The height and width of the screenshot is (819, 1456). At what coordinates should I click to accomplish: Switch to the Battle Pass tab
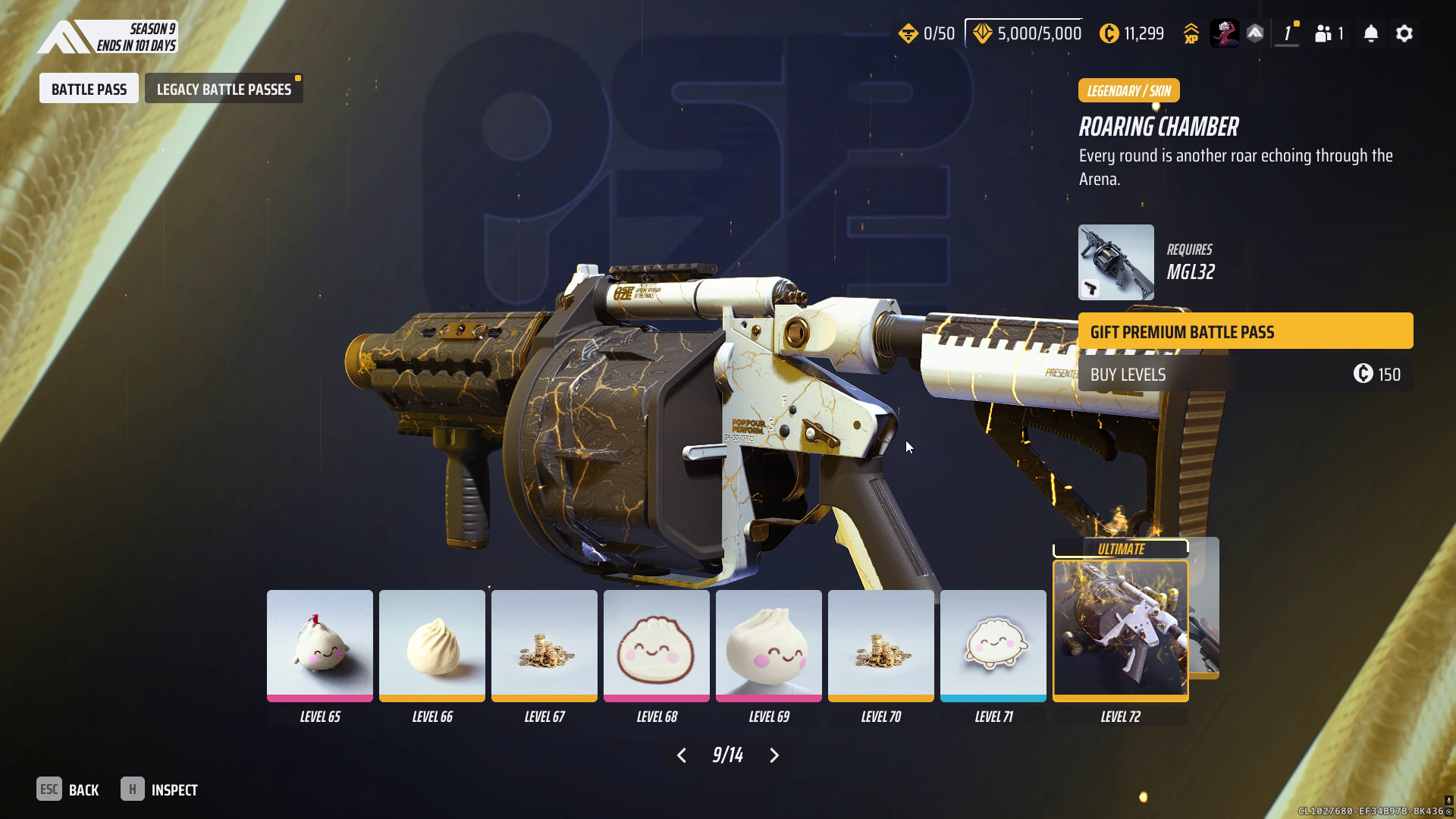point(89,89)
